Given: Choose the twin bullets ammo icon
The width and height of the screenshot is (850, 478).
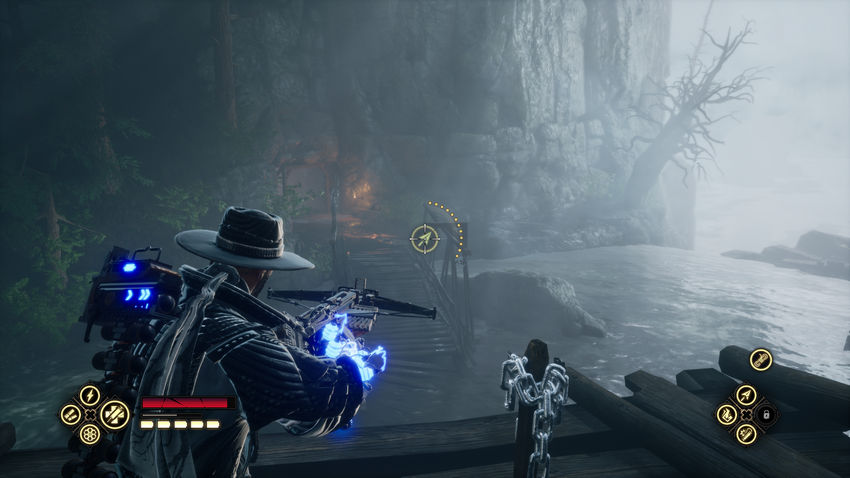Looking at the screenshot, I should (71, 414).
